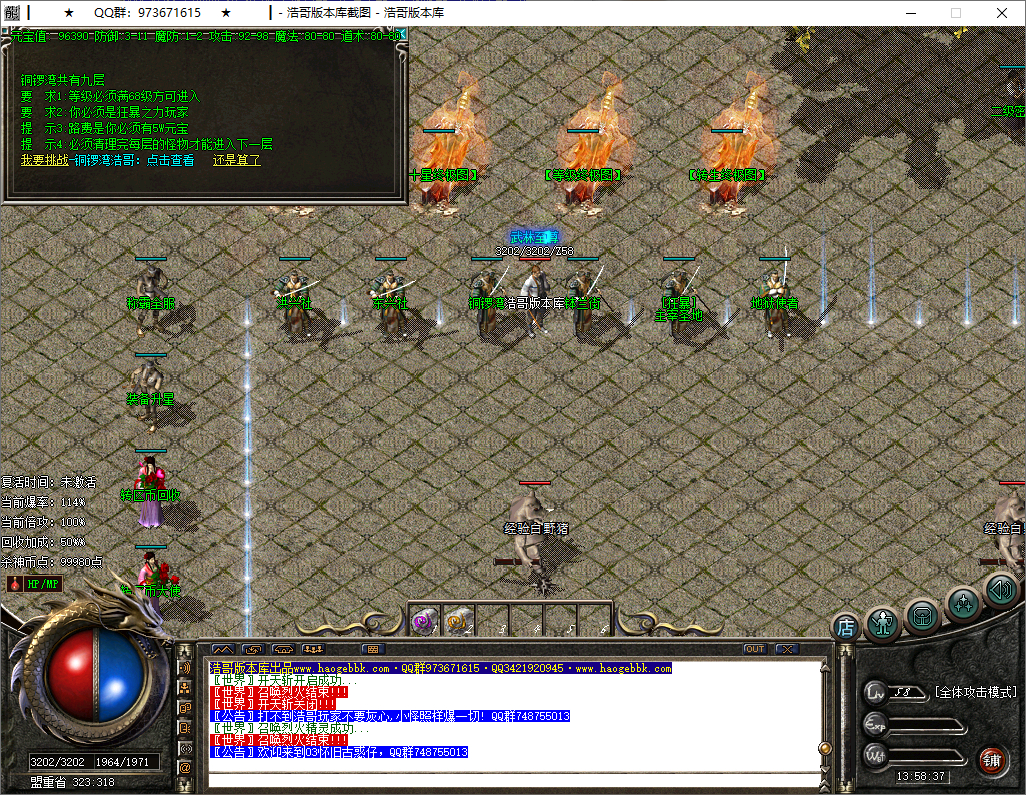Open the skills sparkle round button
This screenshot has height=795, width=1026.
963,603
